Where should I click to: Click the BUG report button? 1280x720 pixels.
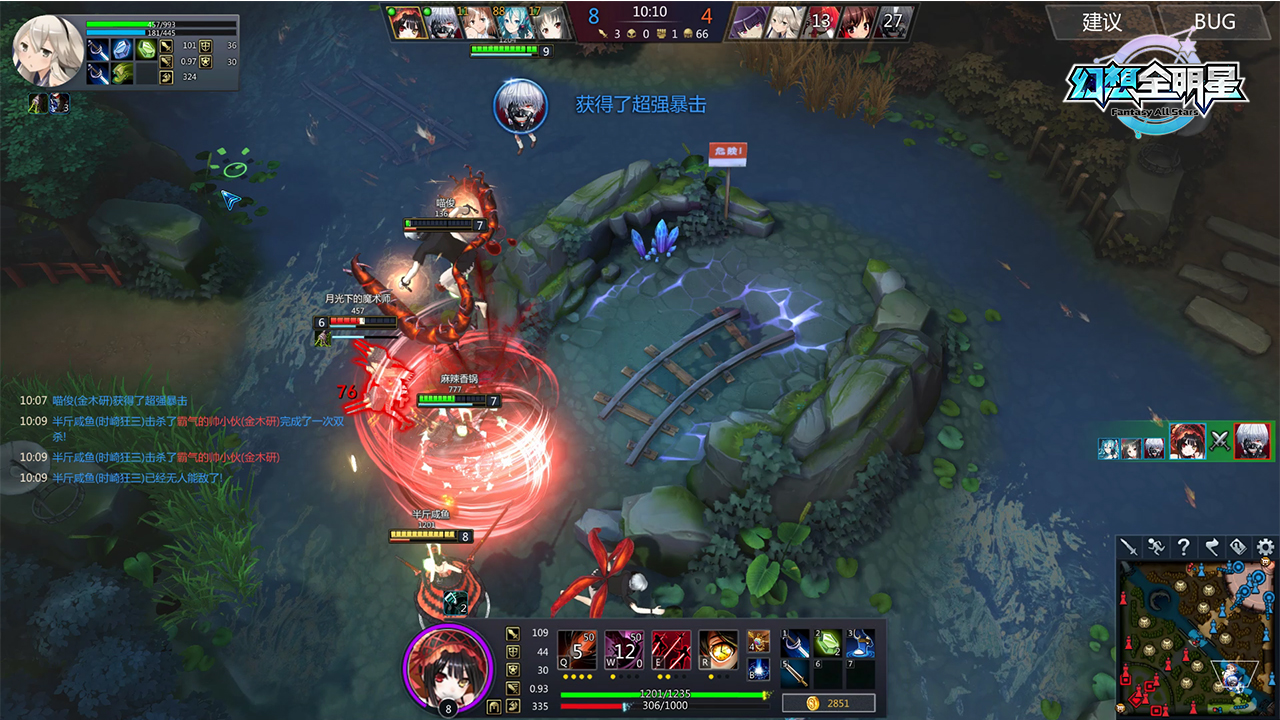click(1213, 22)
